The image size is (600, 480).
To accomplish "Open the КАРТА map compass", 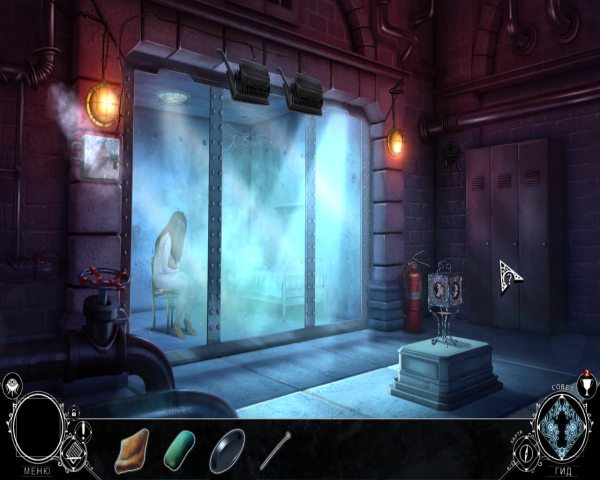I will pyautogui.click(x=525, y=451).
